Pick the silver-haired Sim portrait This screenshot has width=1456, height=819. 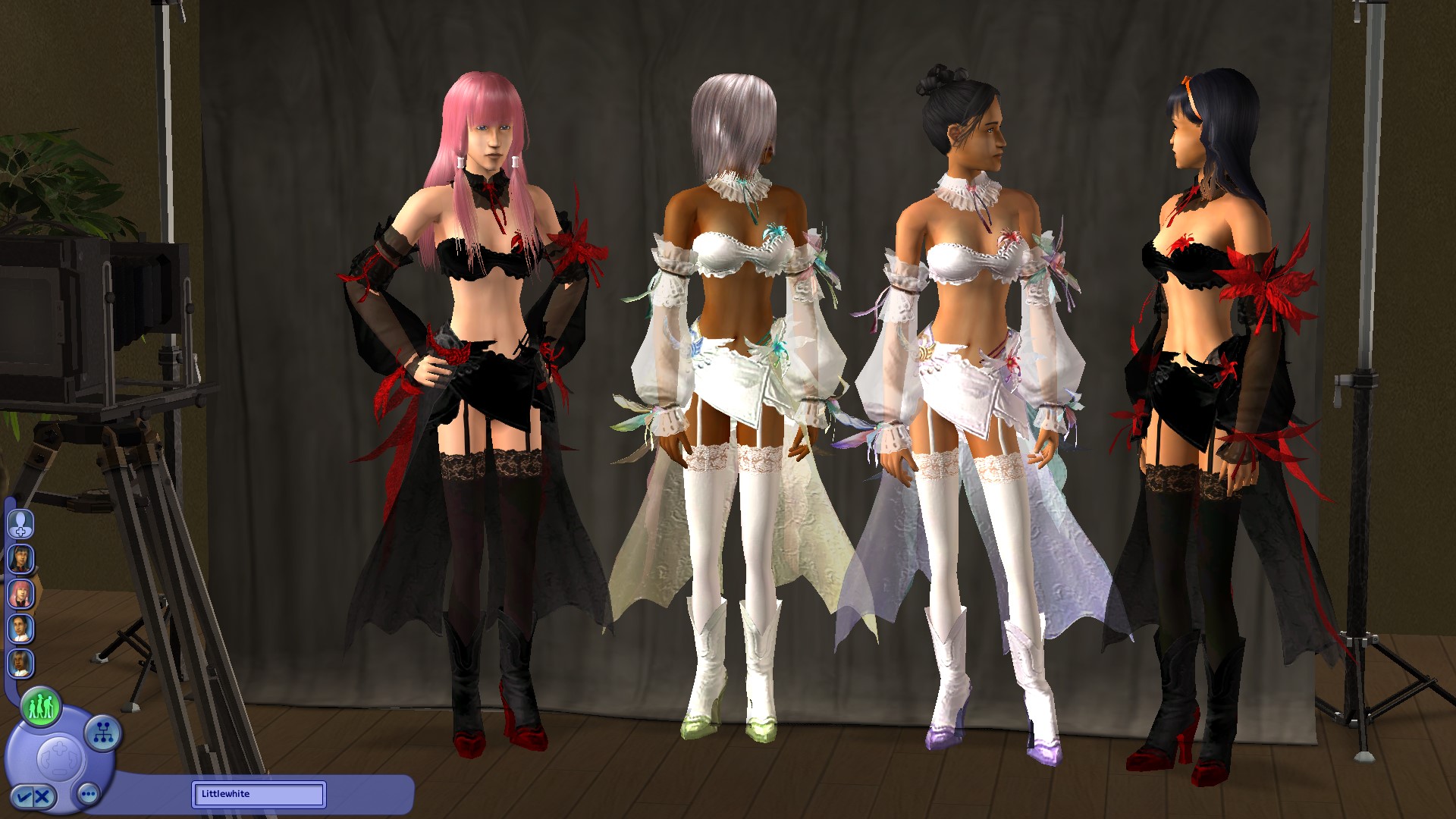[20, 664]
